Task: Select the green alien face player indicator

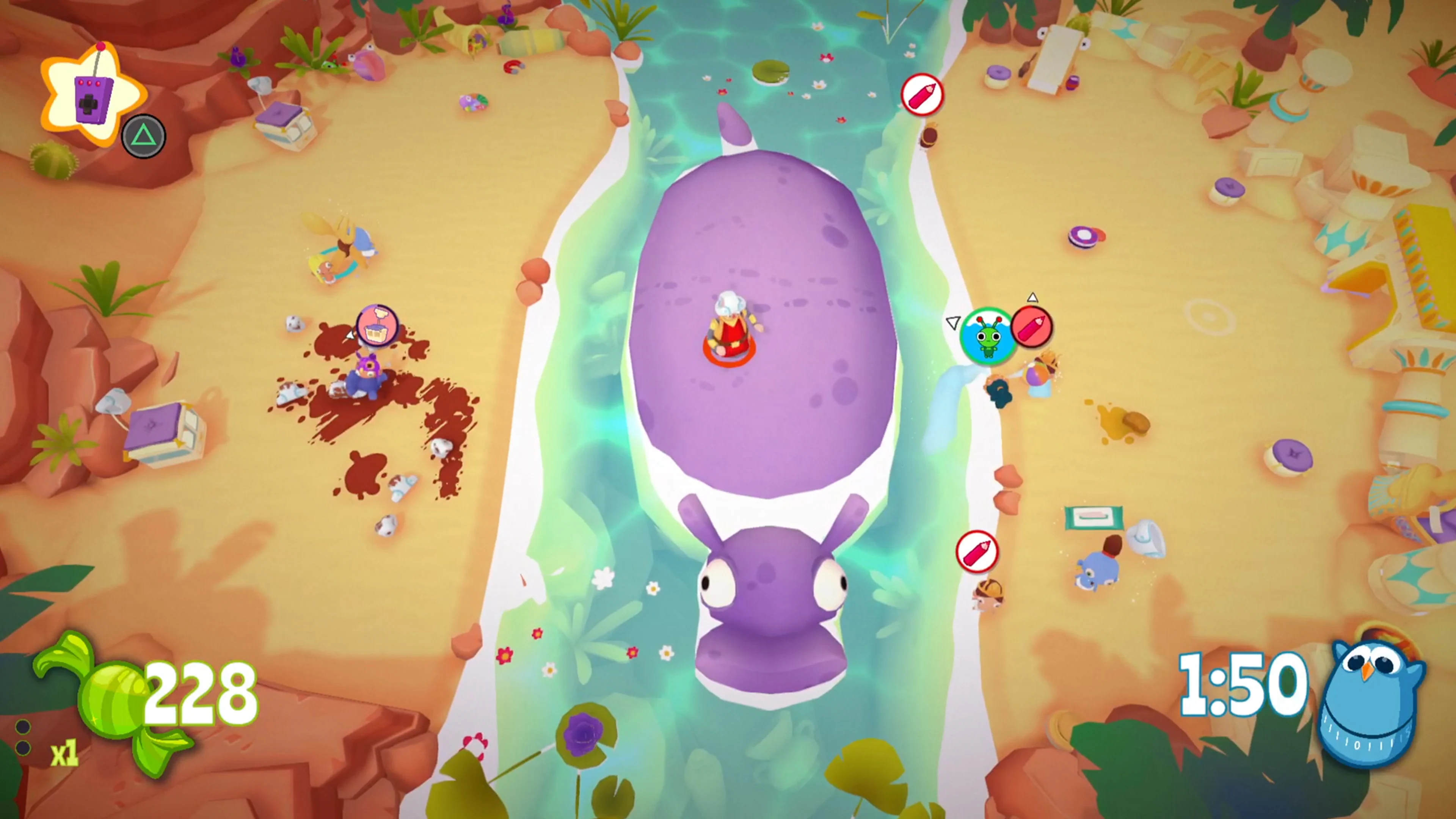Action: [x=988, y=334]
